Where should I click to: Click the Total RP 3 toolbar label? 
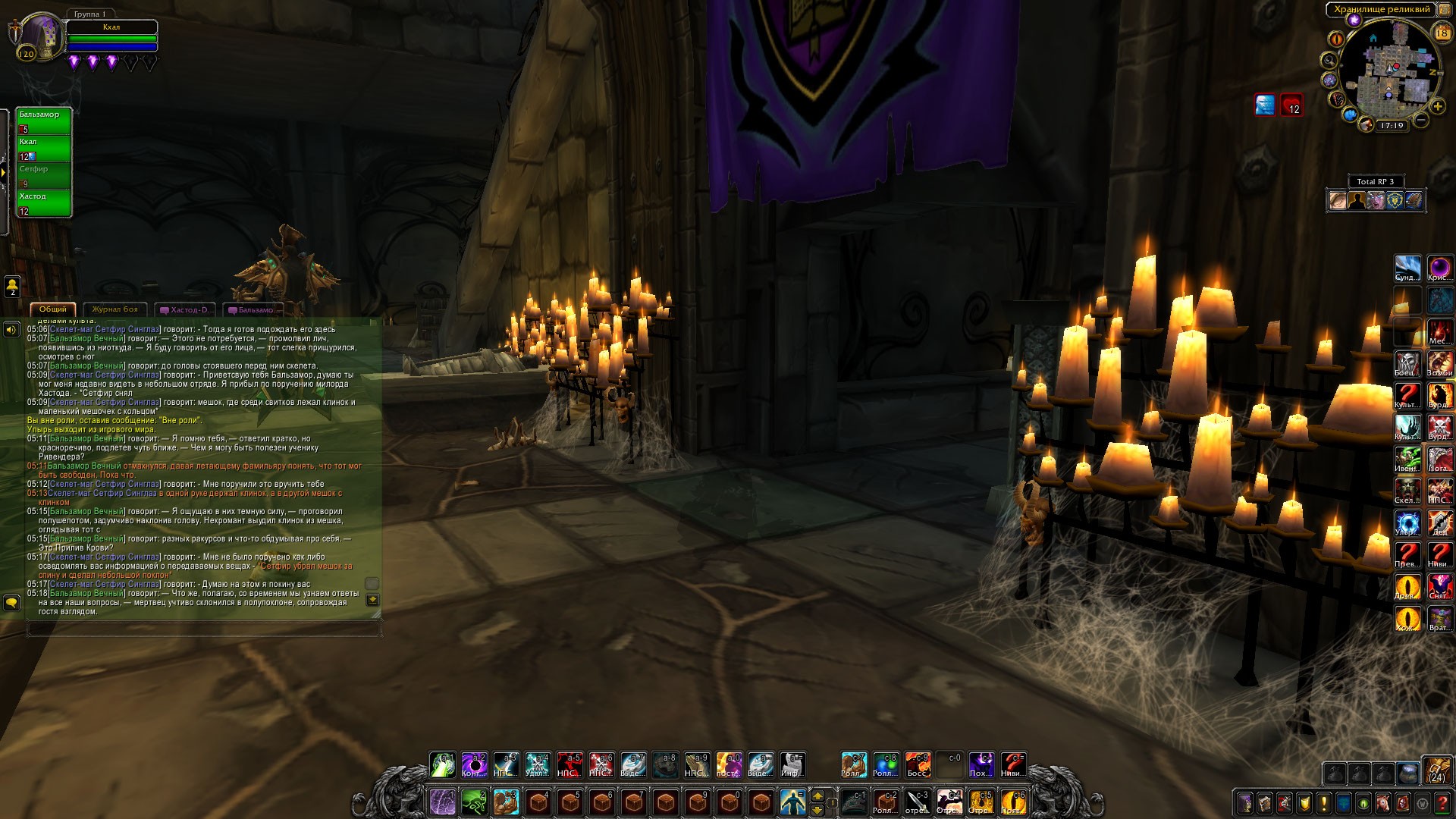pos(1375,181)
